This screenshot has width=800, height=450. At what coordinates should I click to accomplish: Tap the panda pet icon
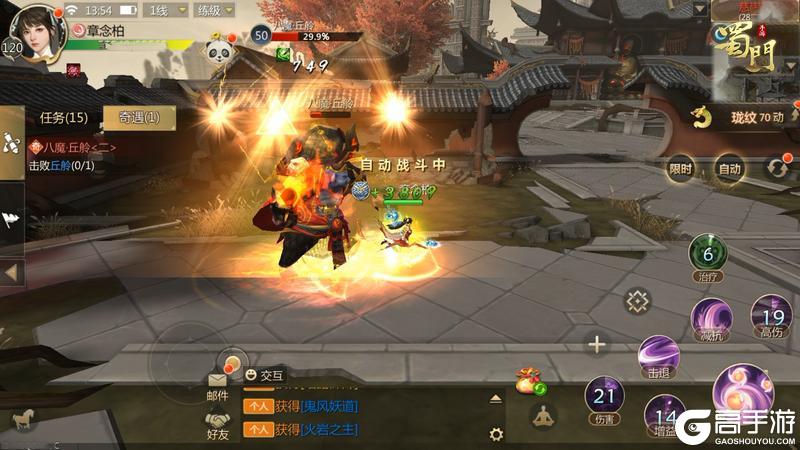tap(219, 49)
